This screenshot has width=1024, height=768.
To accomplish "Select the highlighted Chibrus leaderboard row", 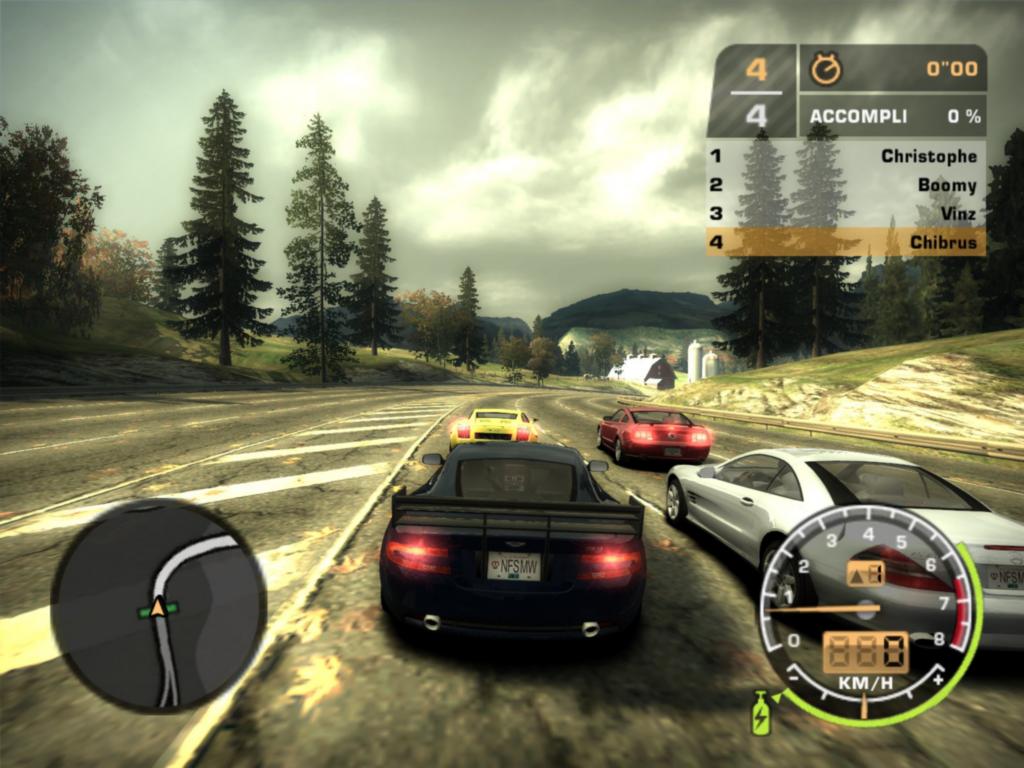I will click(x=846, y=242).
